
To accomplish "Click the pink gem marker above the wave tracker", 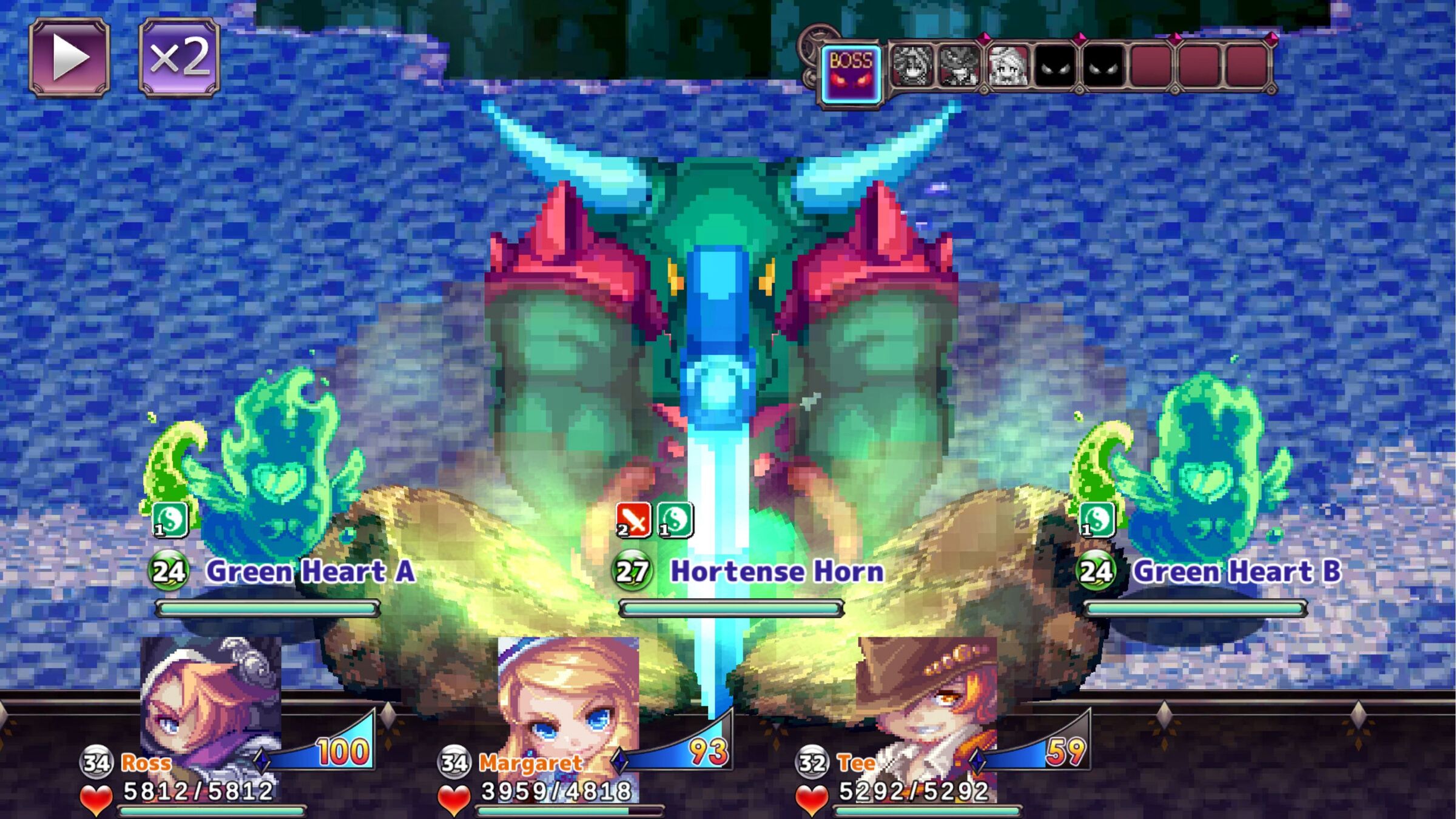I will point(983,38).
